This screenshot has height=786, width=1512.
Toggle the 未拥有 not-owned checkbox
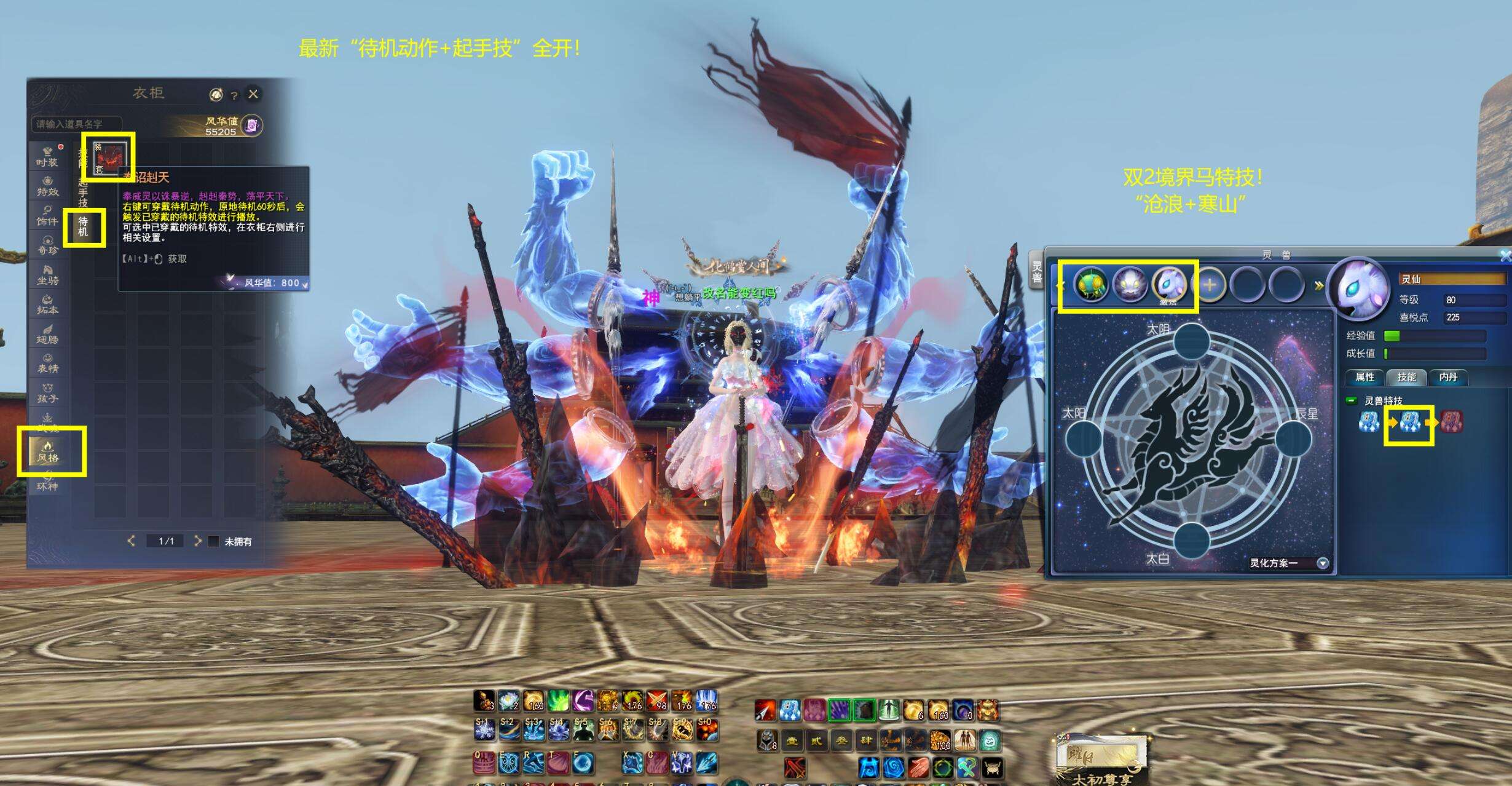[214, 541]
